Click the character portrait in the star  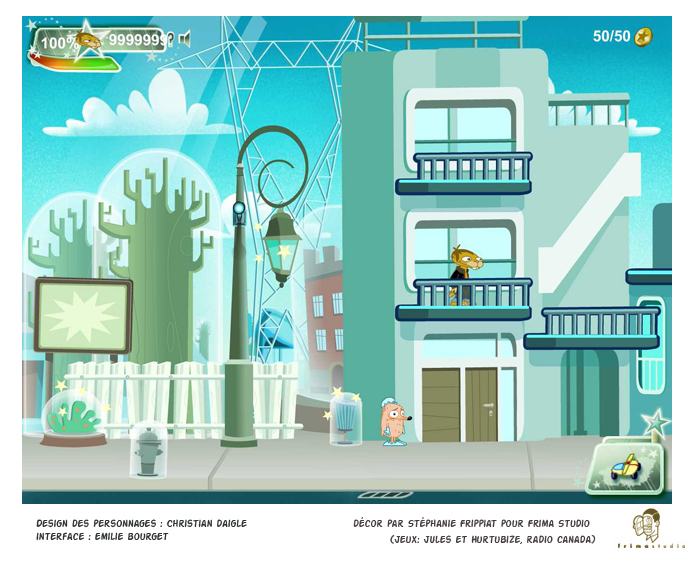(x=88, y=40)
